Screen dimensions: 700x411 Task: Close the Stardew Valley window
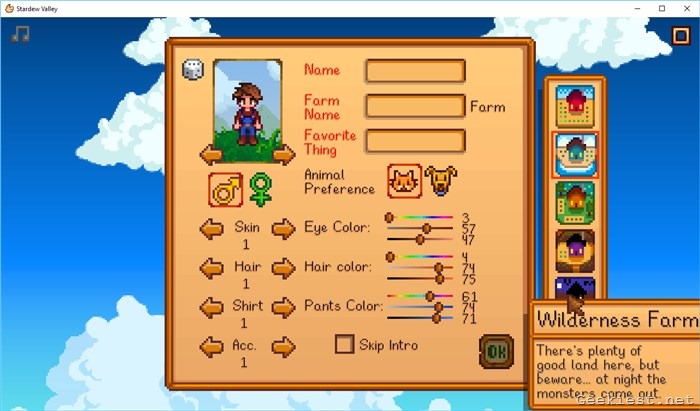(x=685, y=8)
